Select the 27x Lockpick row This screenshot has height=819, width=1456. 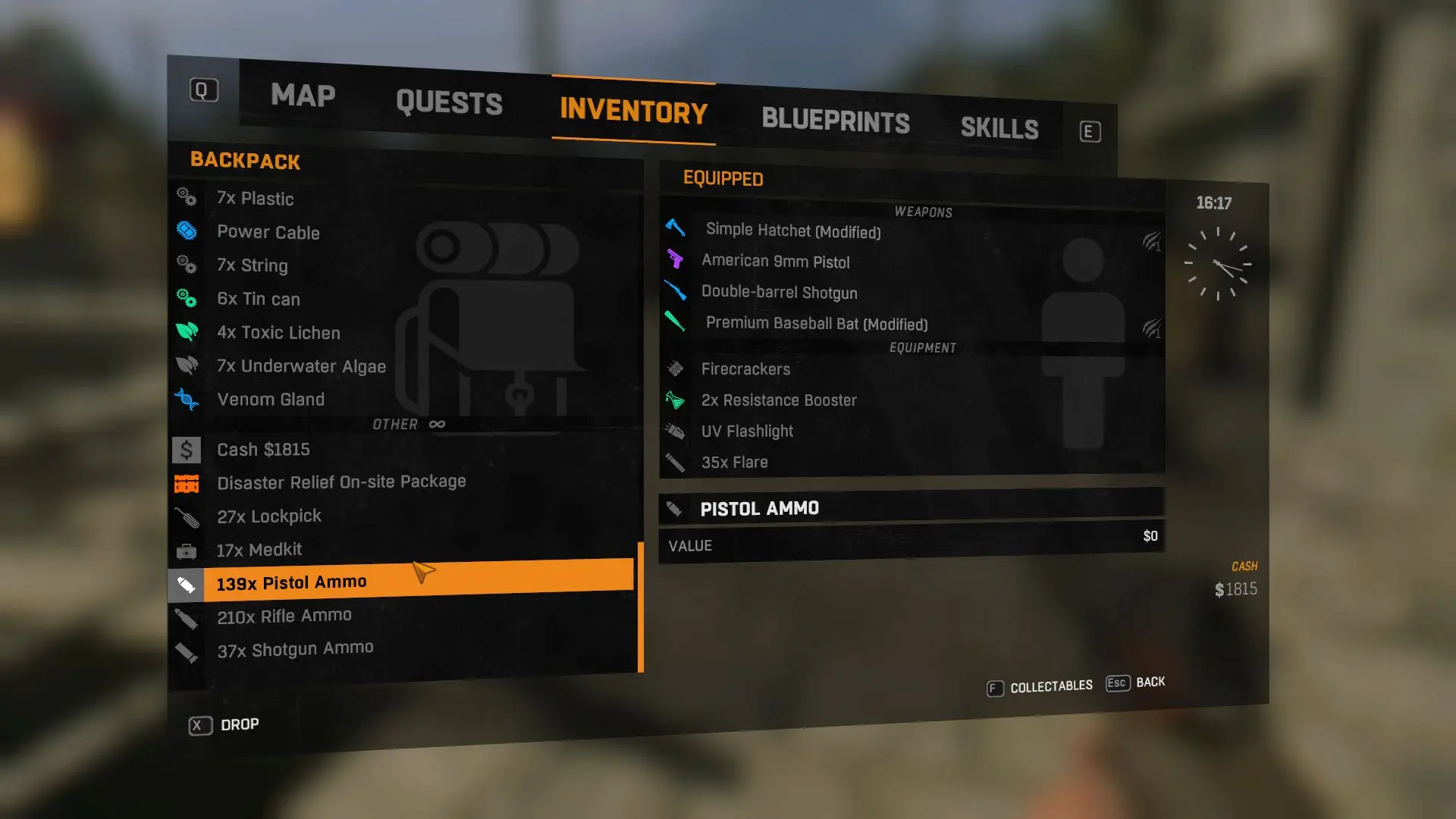(x=269, y=516)
